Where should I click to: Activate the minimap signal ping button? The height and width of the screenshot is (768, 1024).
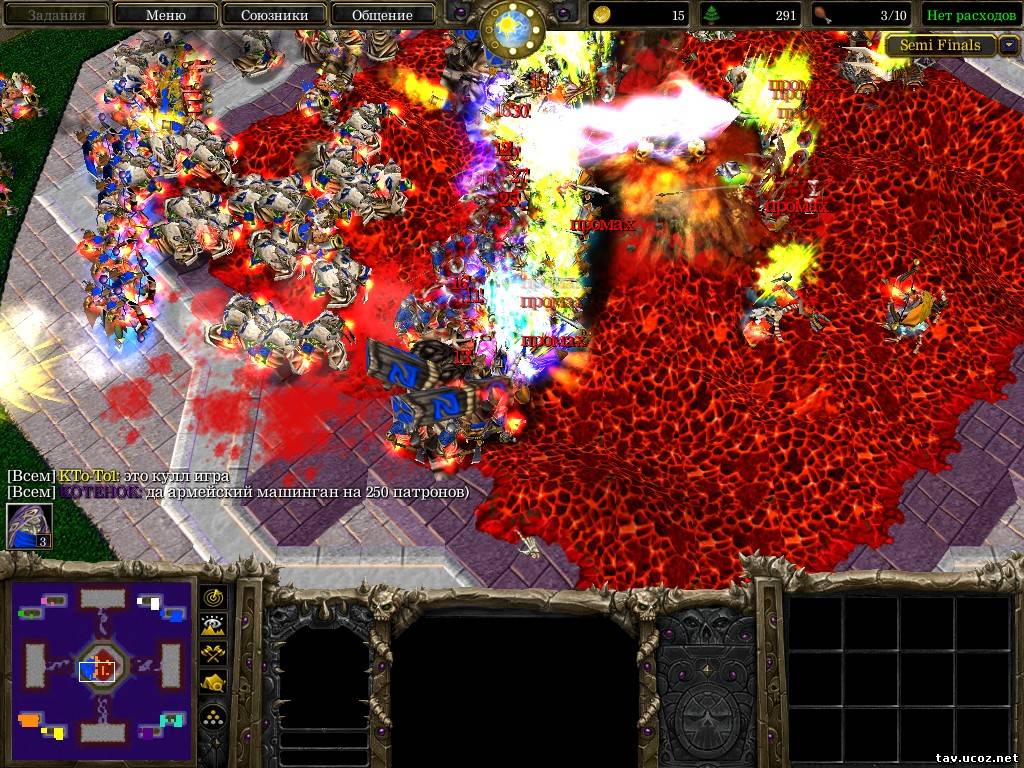[x=214, y=597]
